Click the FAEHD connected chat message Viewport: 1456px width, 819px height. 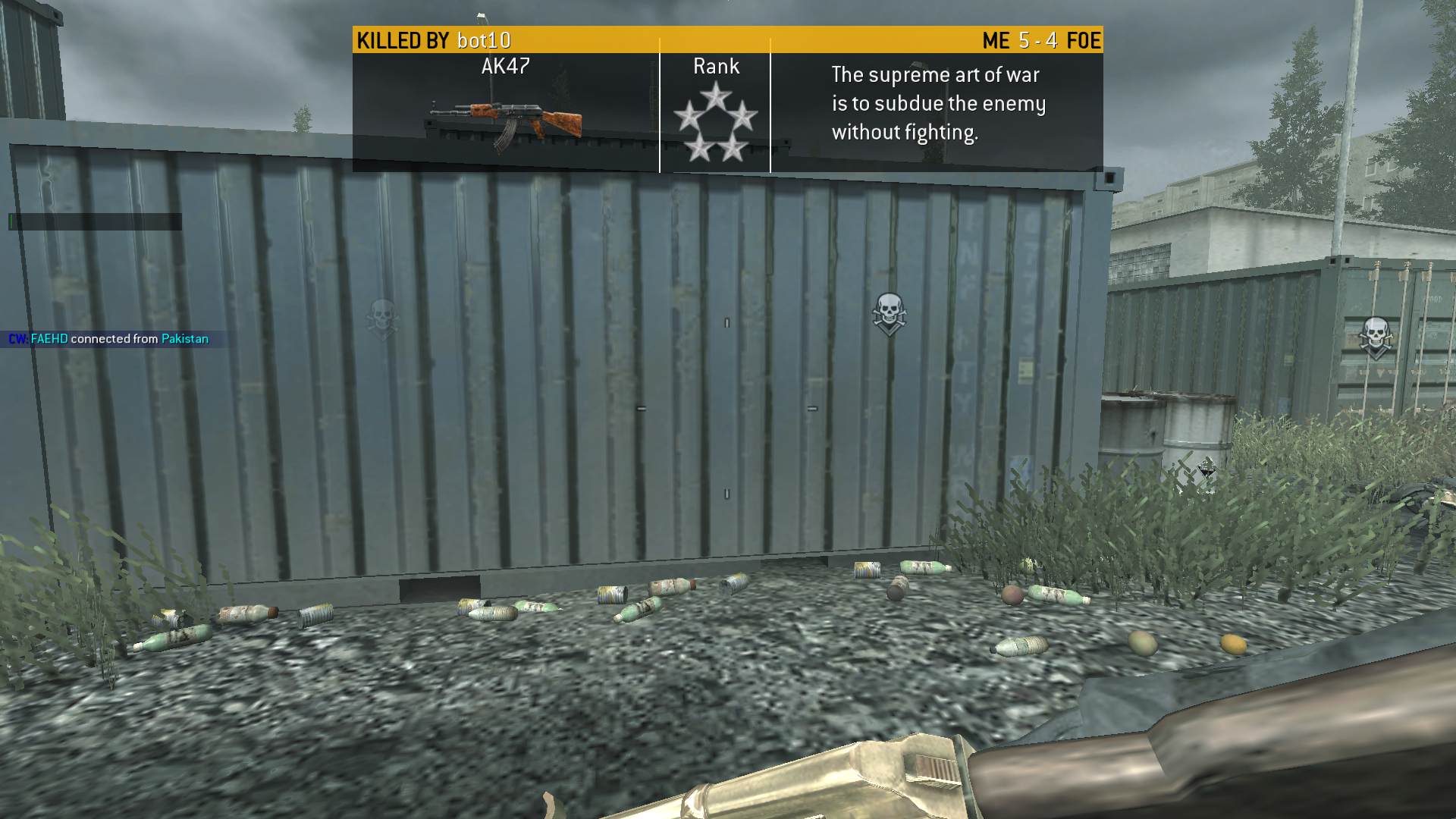pos(108,339)
